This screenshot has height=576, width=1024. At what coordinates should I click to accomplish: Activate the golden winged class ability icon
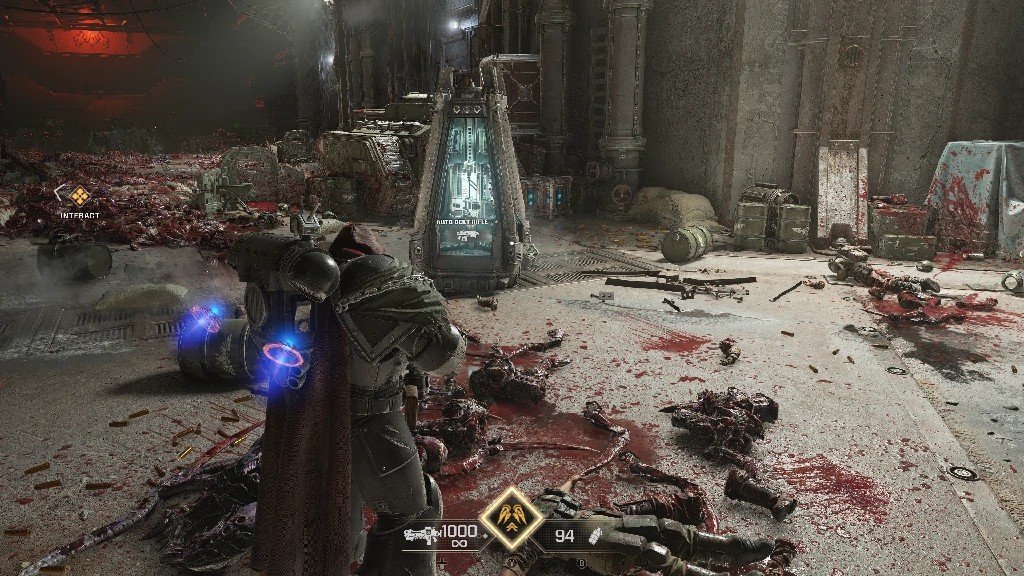[511, 518]
